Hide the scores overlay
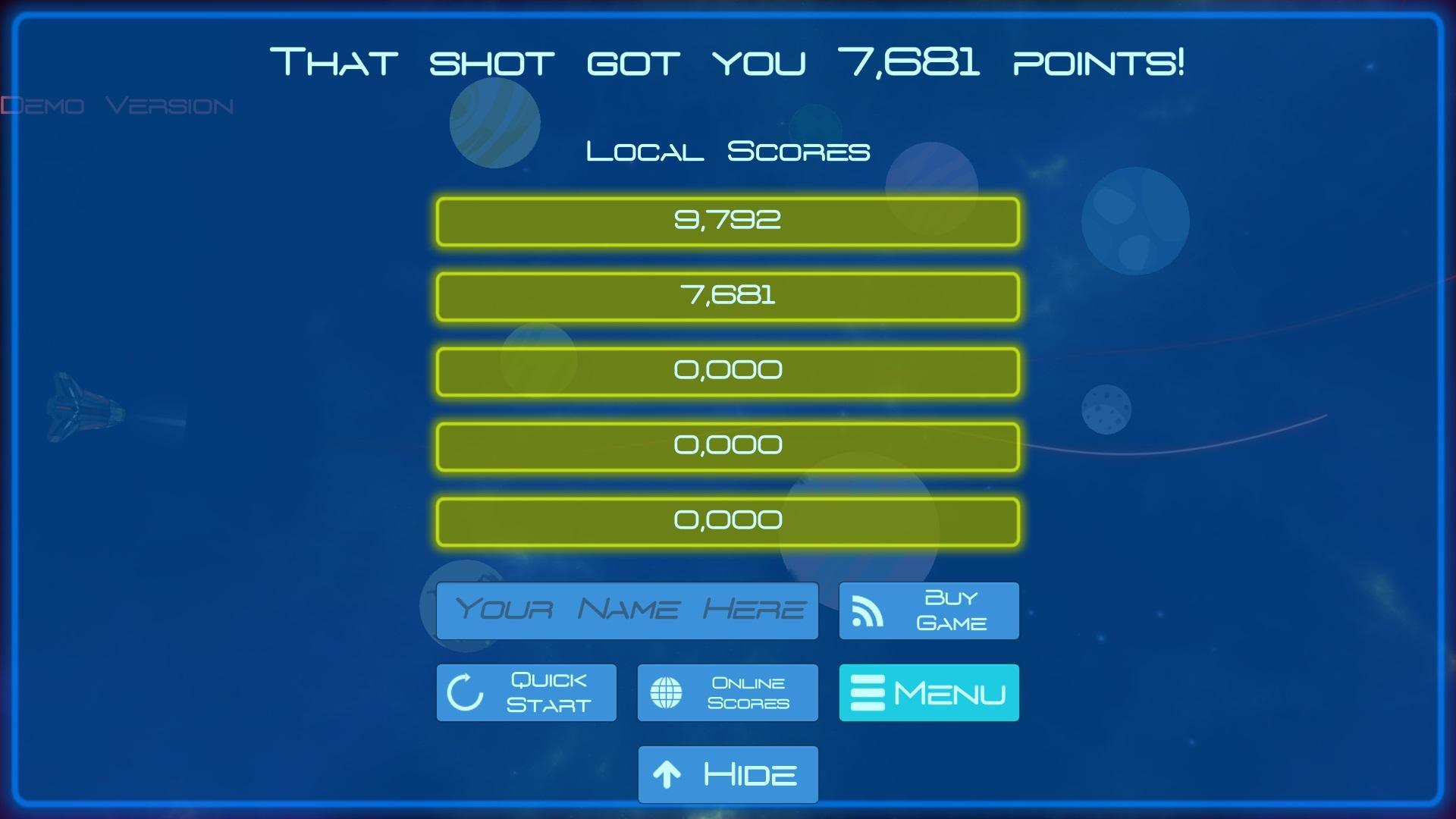 click(728, 774)
